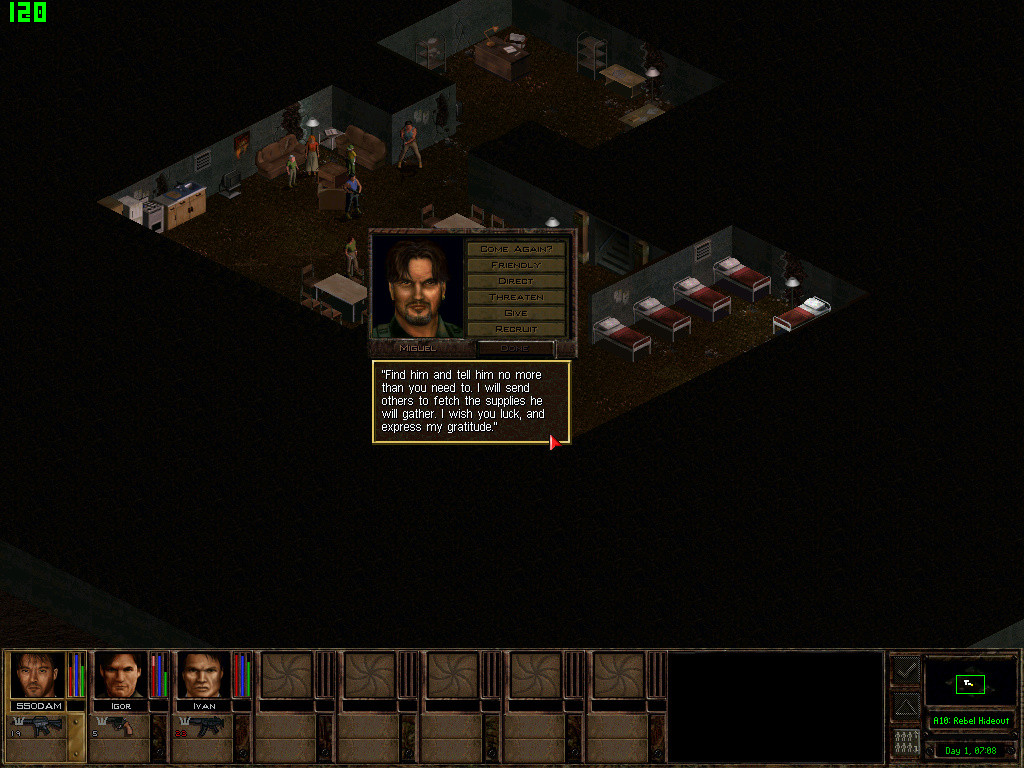Click the triangle button beside the minimap
The height and width of the screenshot is (768, 1024).
905,707
